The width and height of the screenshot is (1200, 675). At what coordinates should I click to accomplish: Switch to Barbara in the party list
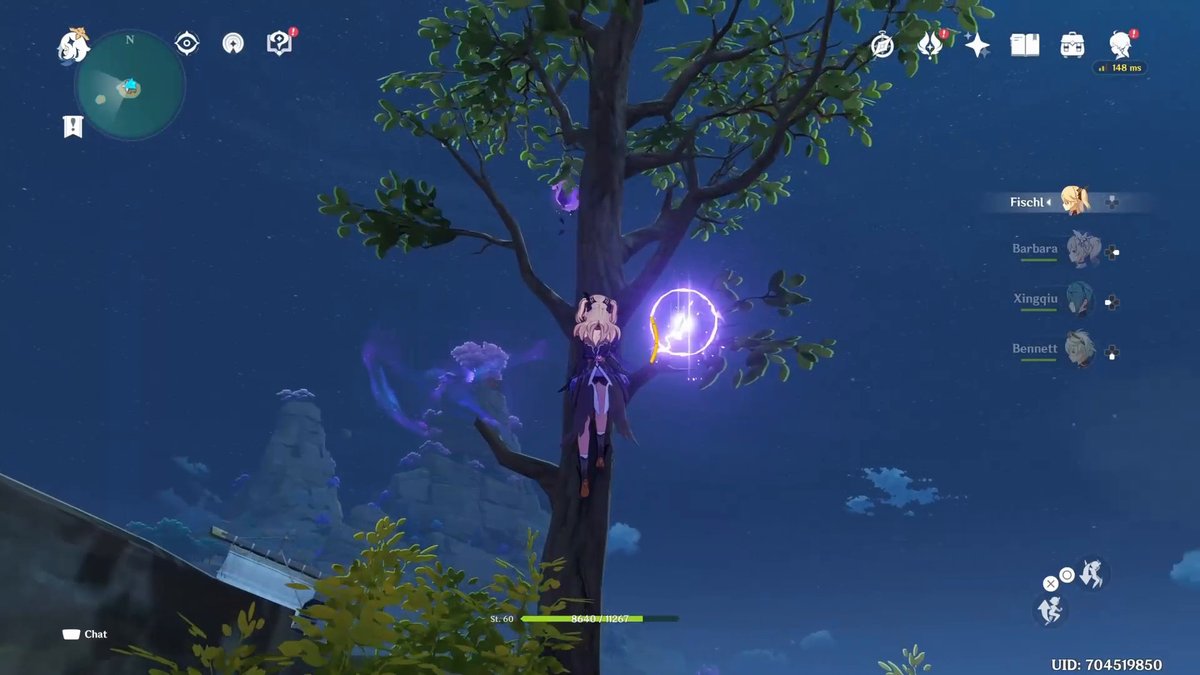point(1080,248)
